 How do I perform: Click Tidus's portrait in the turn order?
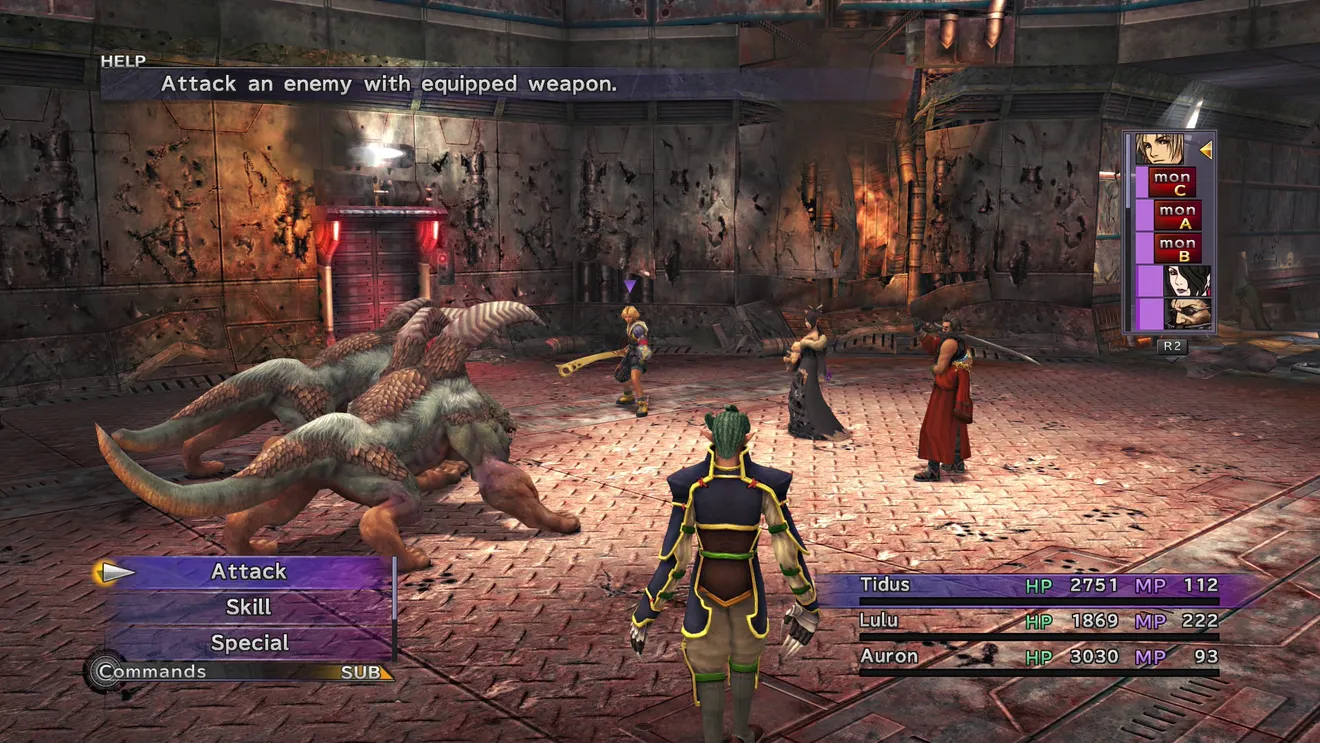coord(1160,150)
